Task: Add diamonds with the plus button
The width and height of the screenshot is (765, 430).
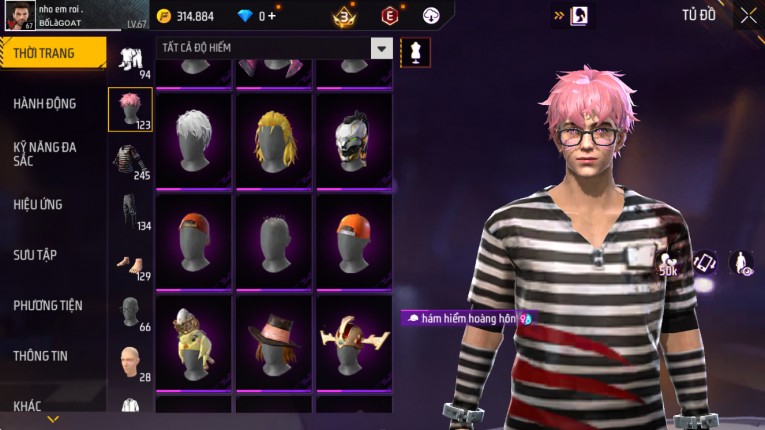Action: [272, 16]
